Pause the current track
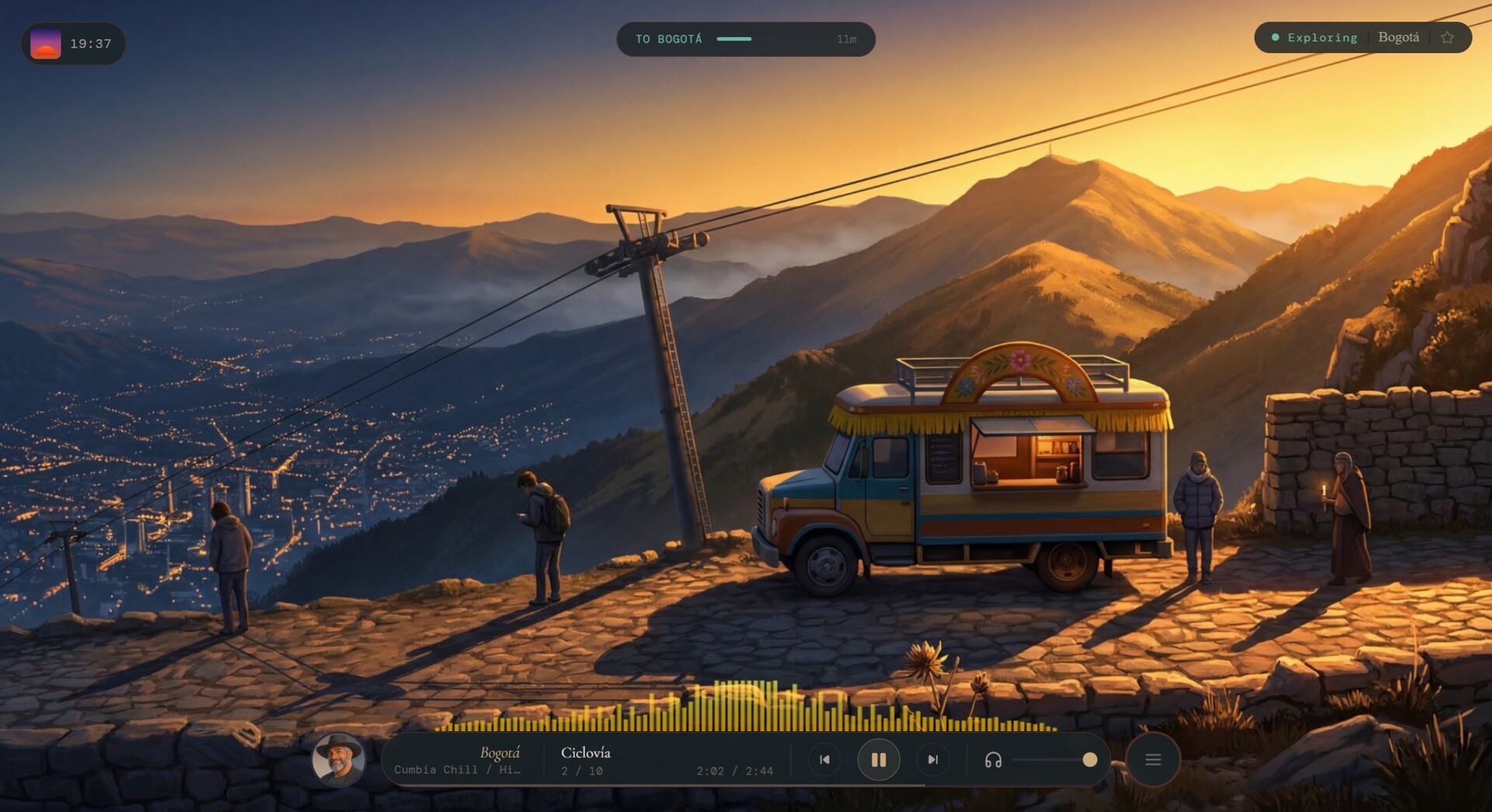This screenshot has height=812, width=1492. tap(878, 760)
